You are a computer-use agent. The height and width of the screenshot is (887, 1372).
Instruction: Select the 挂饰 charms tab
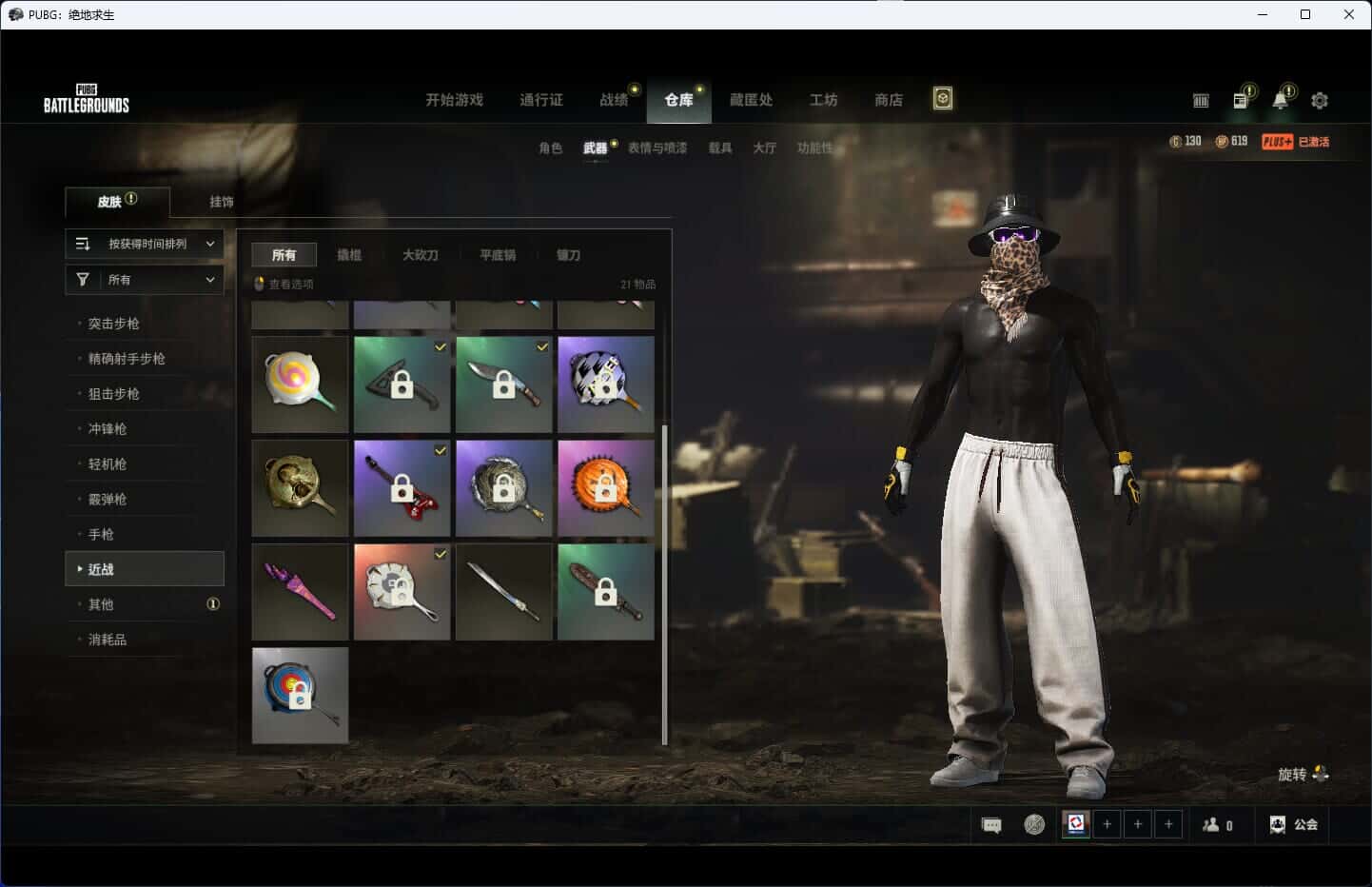[222, 202]
